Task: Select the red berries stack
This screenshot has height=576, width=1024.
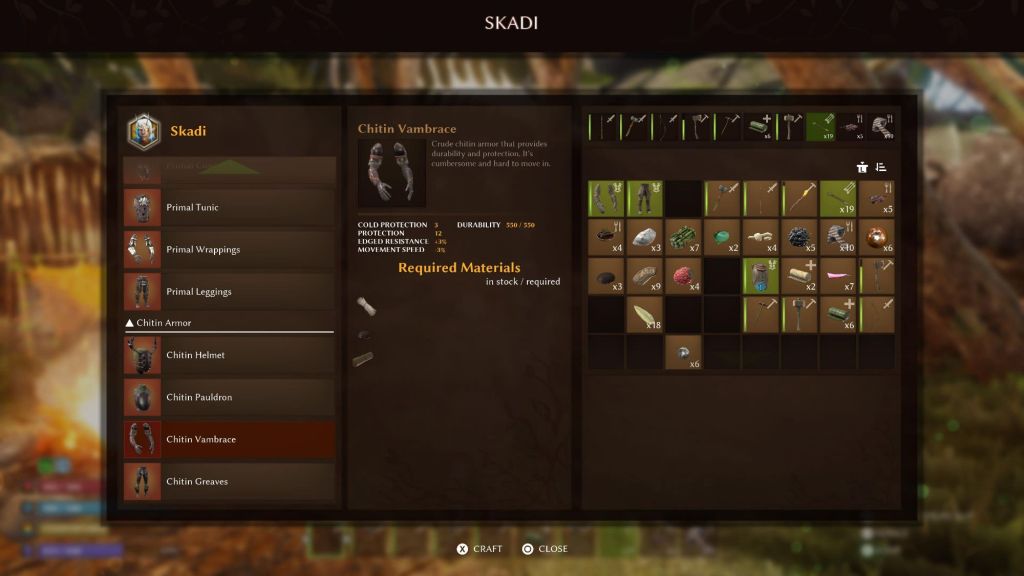Action: pos(684,276)
